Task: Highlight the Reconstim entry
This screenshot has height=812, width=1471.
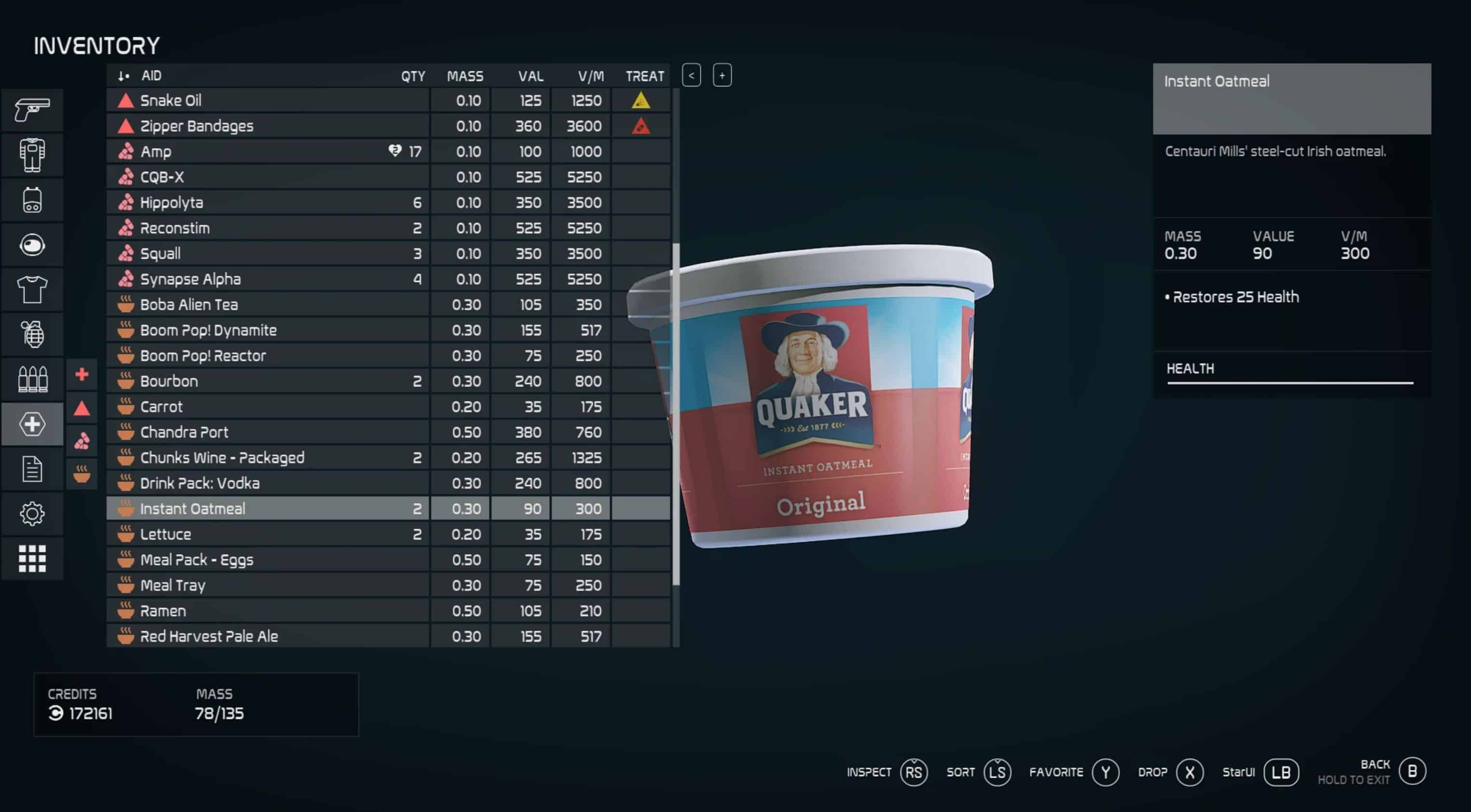Action: [267, 228]
